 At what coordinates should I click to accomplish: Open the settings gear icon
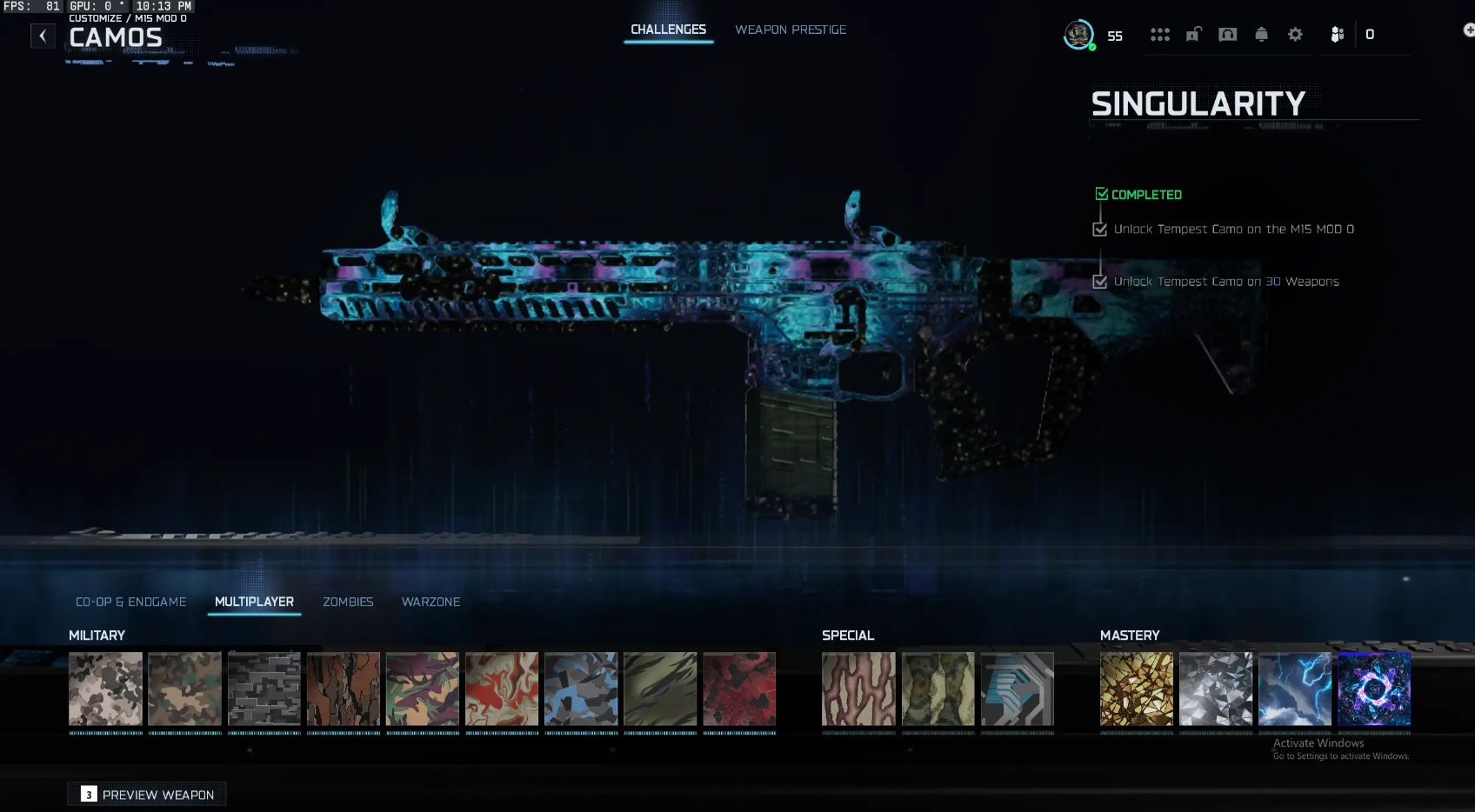[1295, 35]
